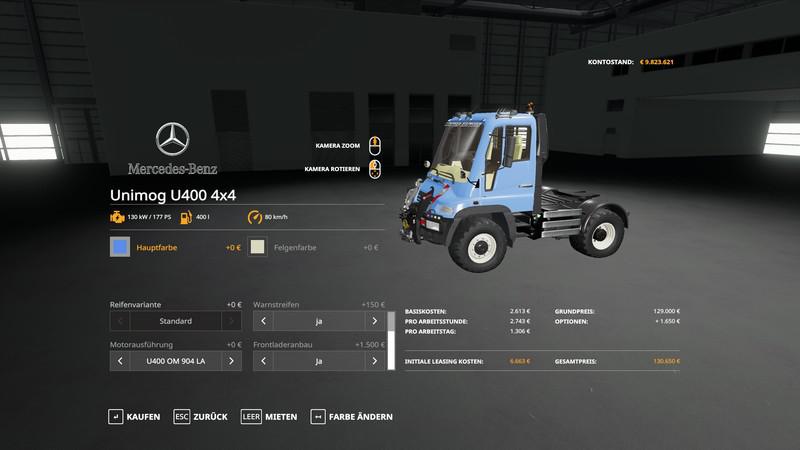
Task: Switch to the next Motorausführung option
Action: point(230,360)
